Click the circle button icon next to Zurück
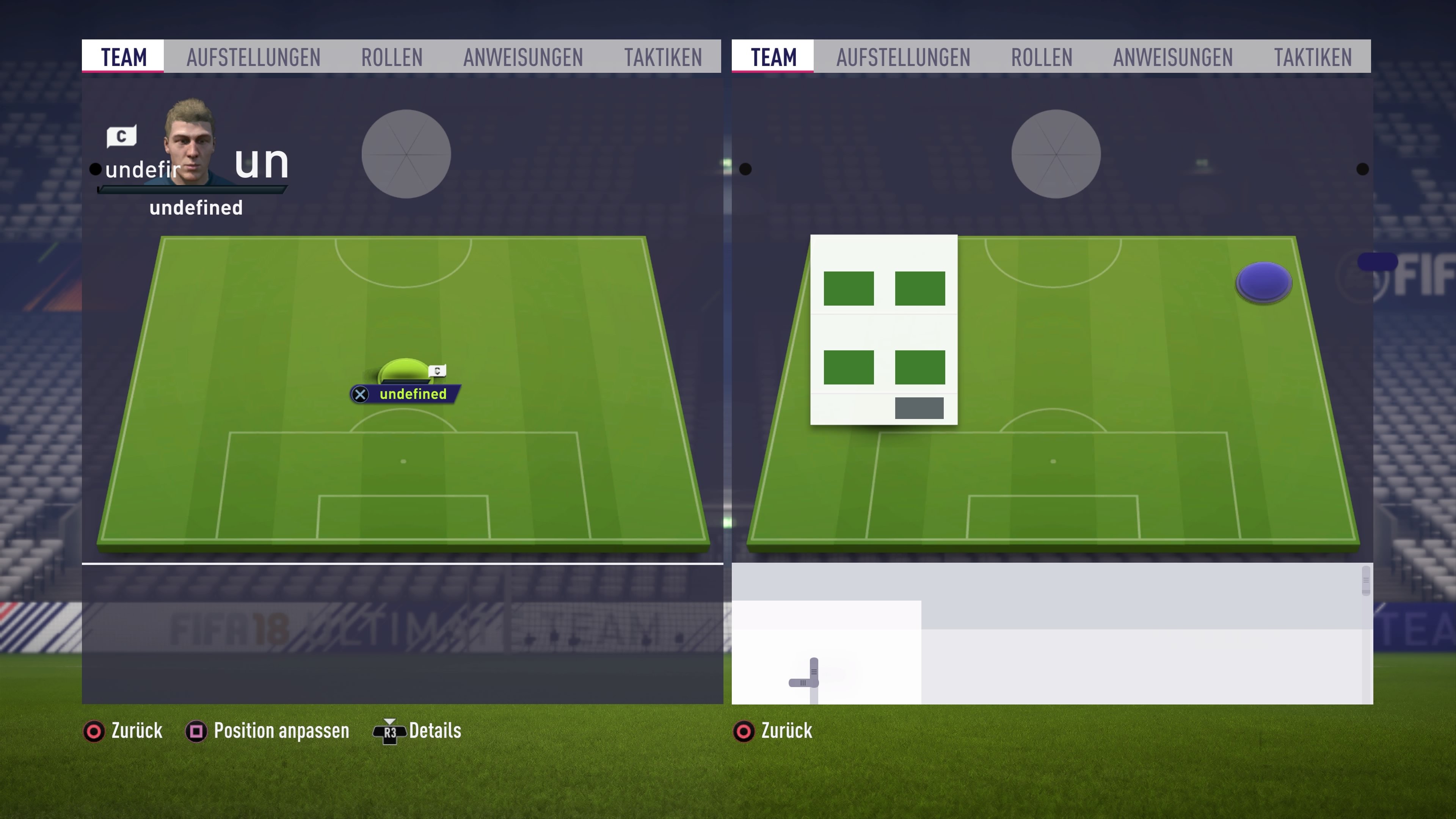Viewport: 1456px width, 819px height. (94, 731)
